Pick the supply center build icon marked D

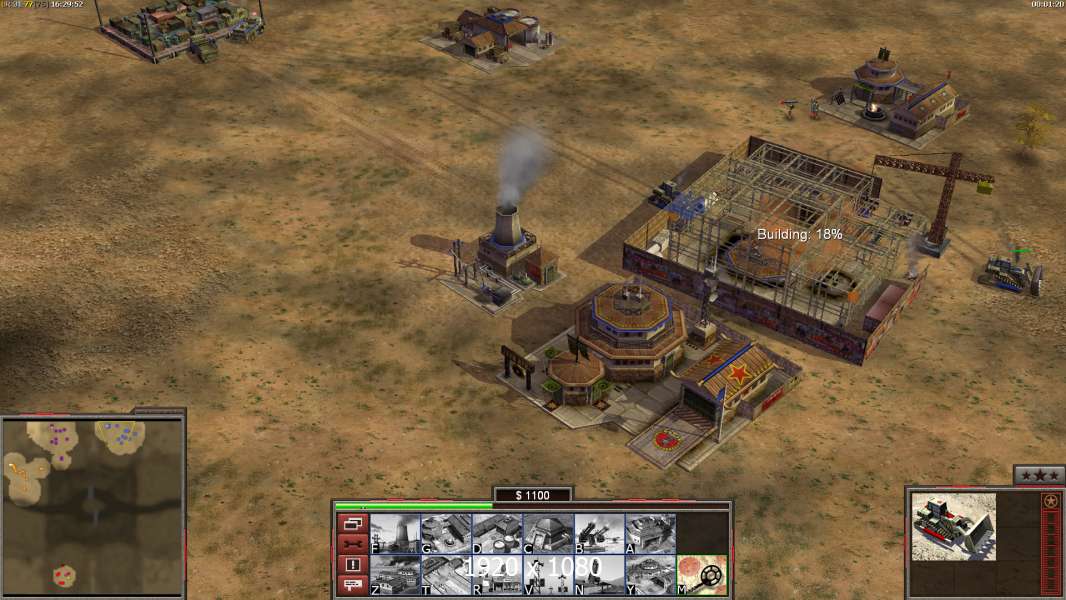(x=497, y=534)
